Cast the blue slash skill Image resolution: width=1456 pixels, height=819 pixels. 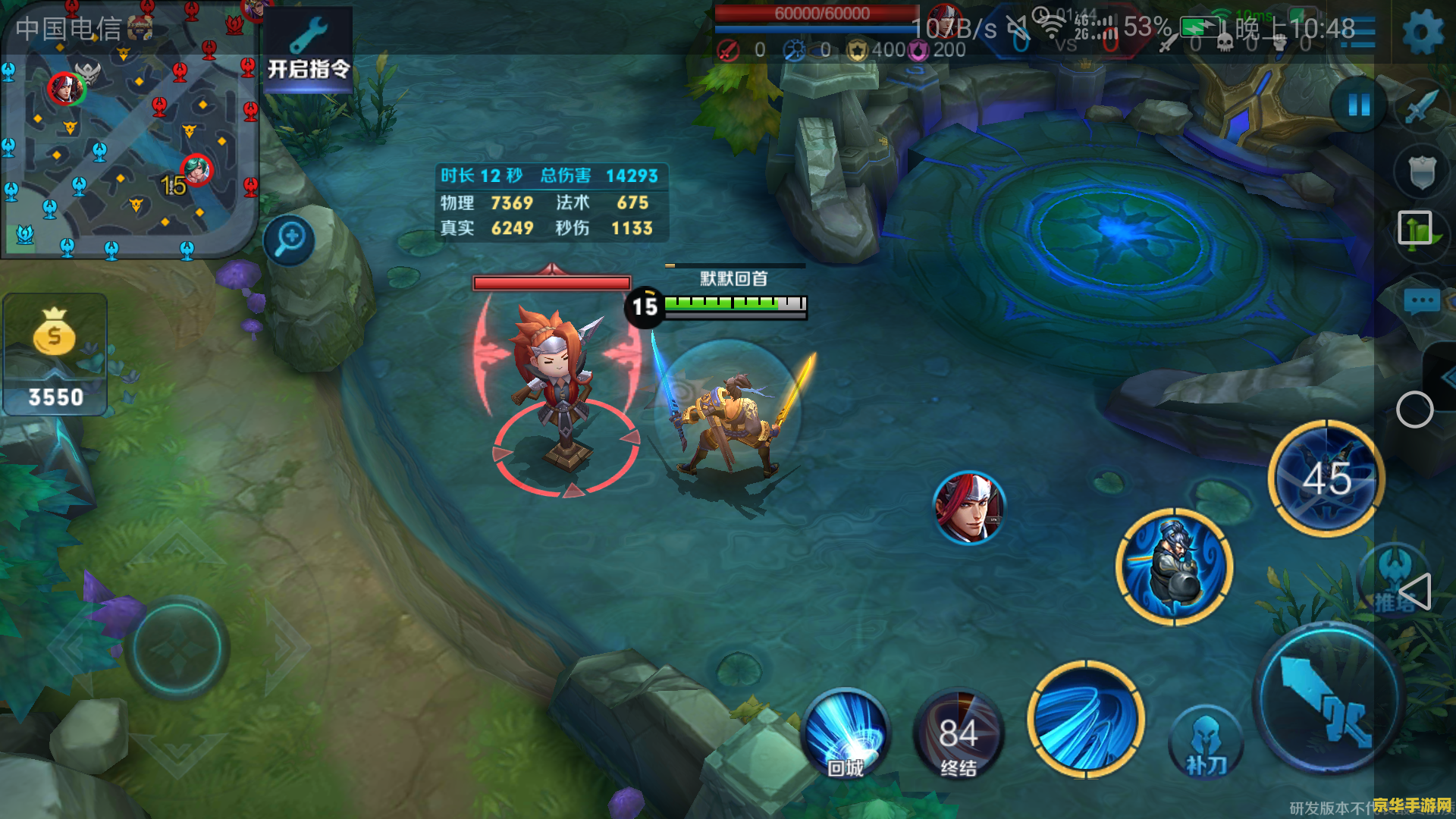(1086, 719)
